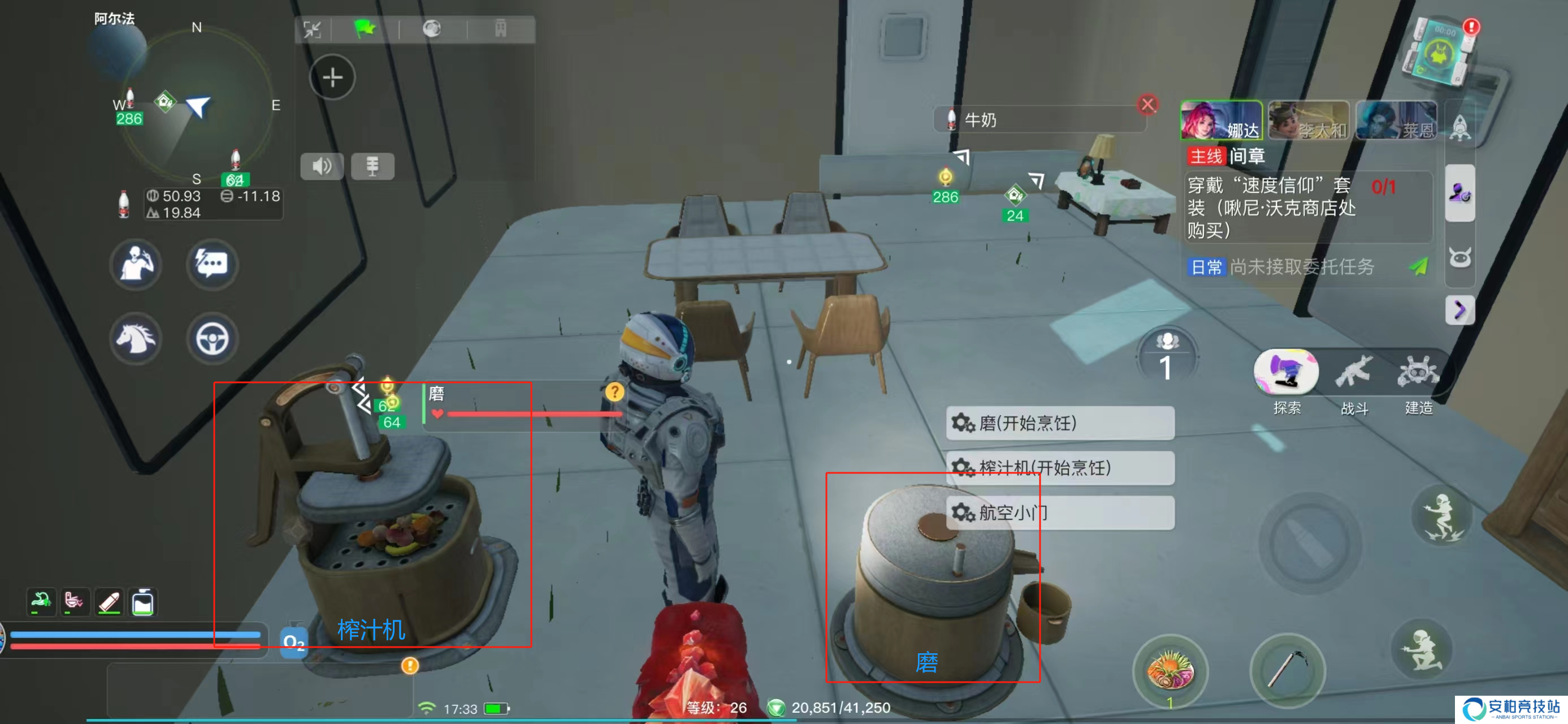Switch to character 莱恩
Image resolution: width=1568 pixels, height=724 pixels.
pyautogui.click(x=1396, y=120)
